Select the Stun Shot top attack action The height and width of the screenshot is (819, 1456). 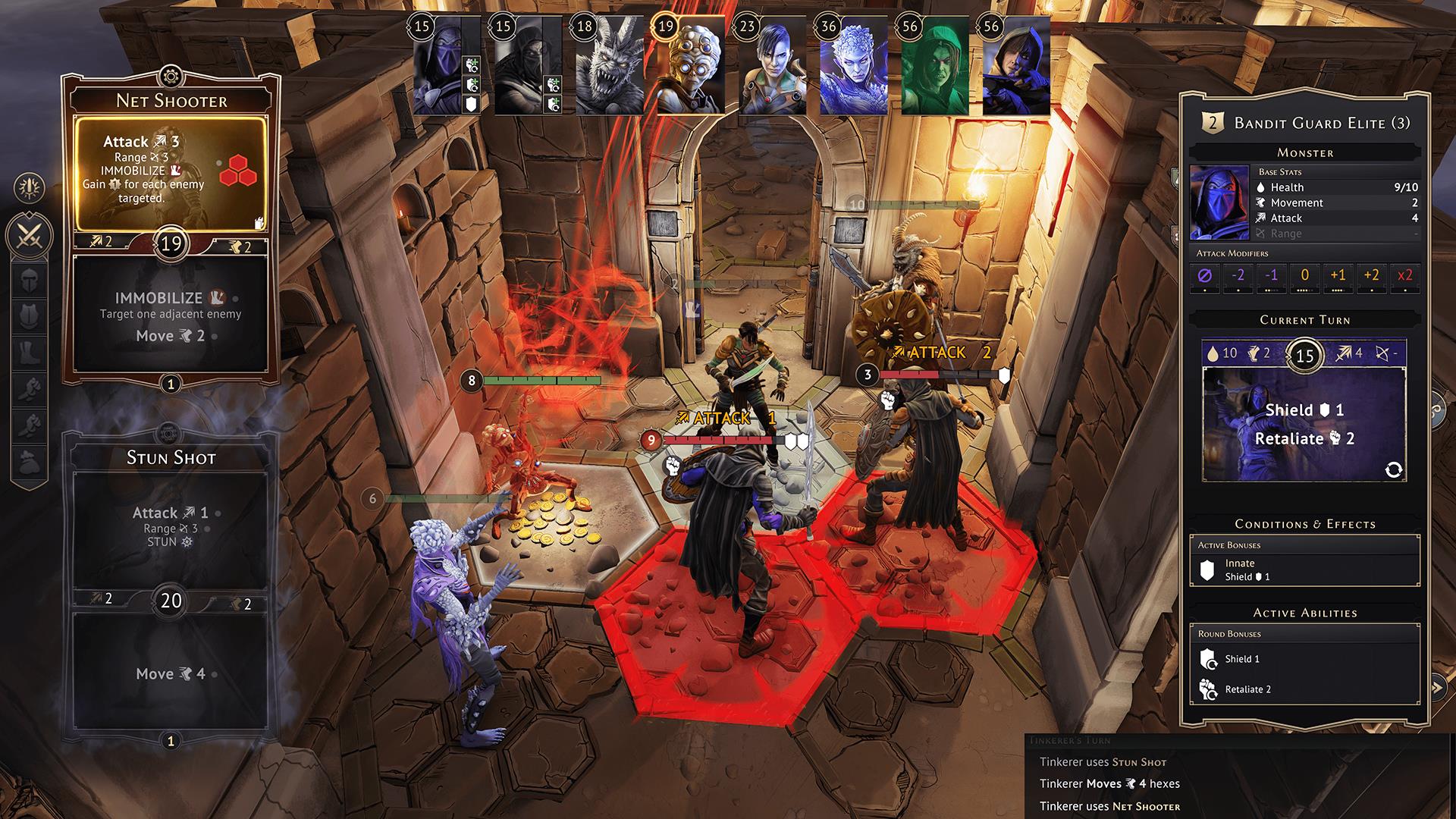pos(171,527)
